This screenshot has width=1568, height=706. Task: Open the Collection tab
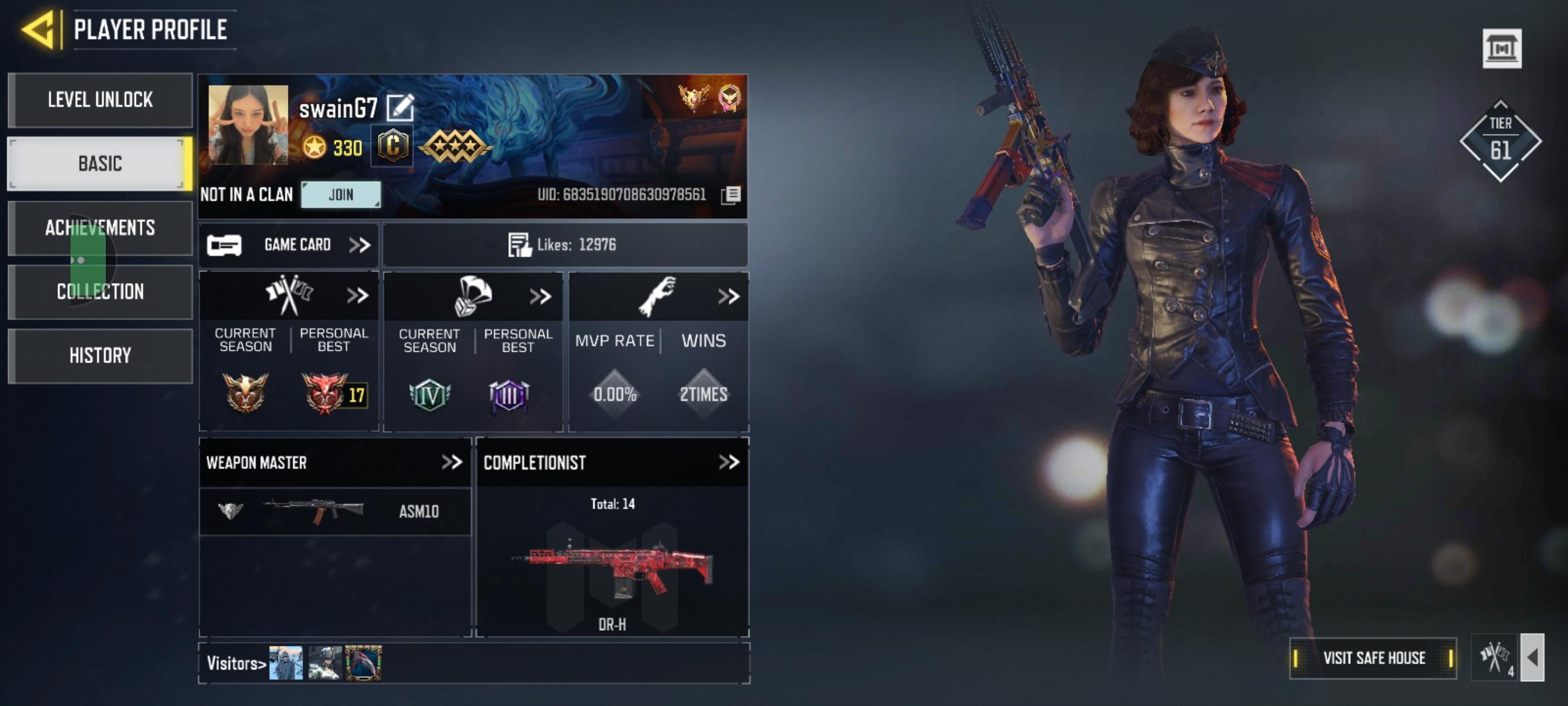tap(100, 292)
